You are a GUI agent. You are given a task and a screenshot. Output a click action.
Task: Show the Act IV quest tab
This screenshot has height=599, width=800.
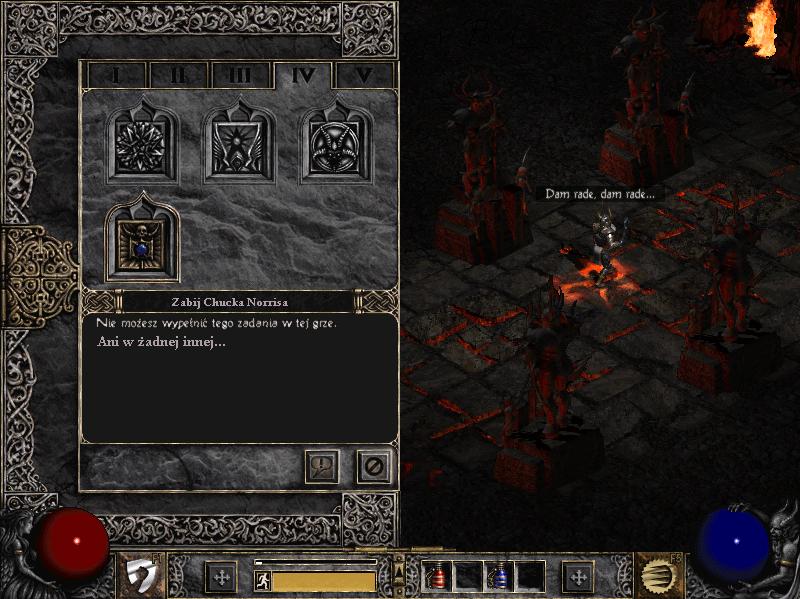point(303,75)
